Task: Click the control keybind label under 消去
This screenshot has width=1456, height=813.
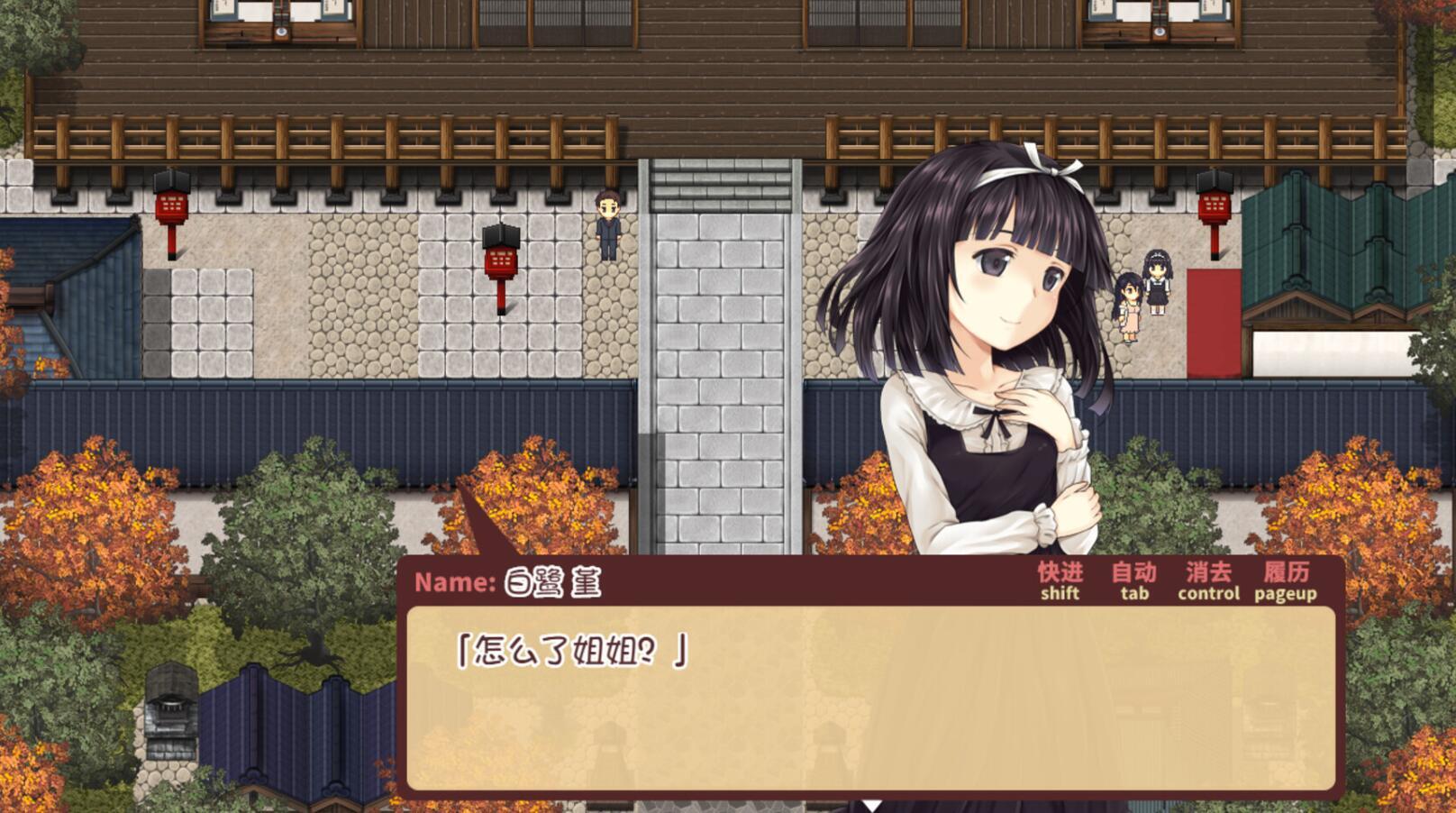Action: pyautogui.click(x=1210, y=594)
